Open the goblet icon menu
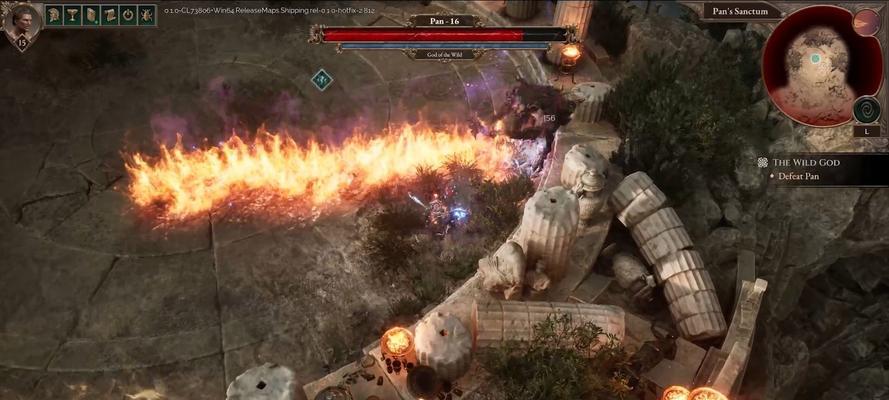889x400 pixels. click(73, 15)
